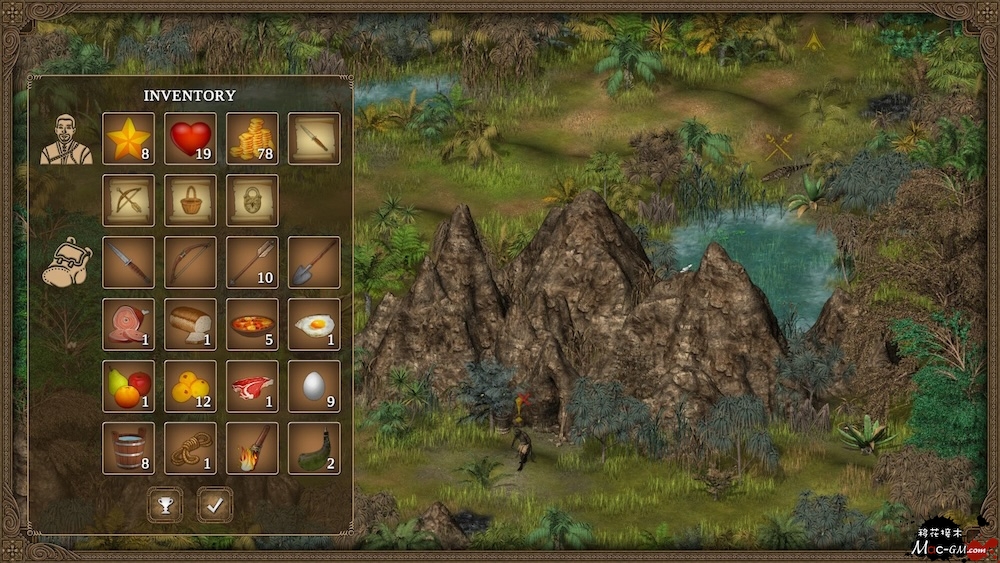Confirm with the checkmark button
1000x563 pixels.
[215, 505]
